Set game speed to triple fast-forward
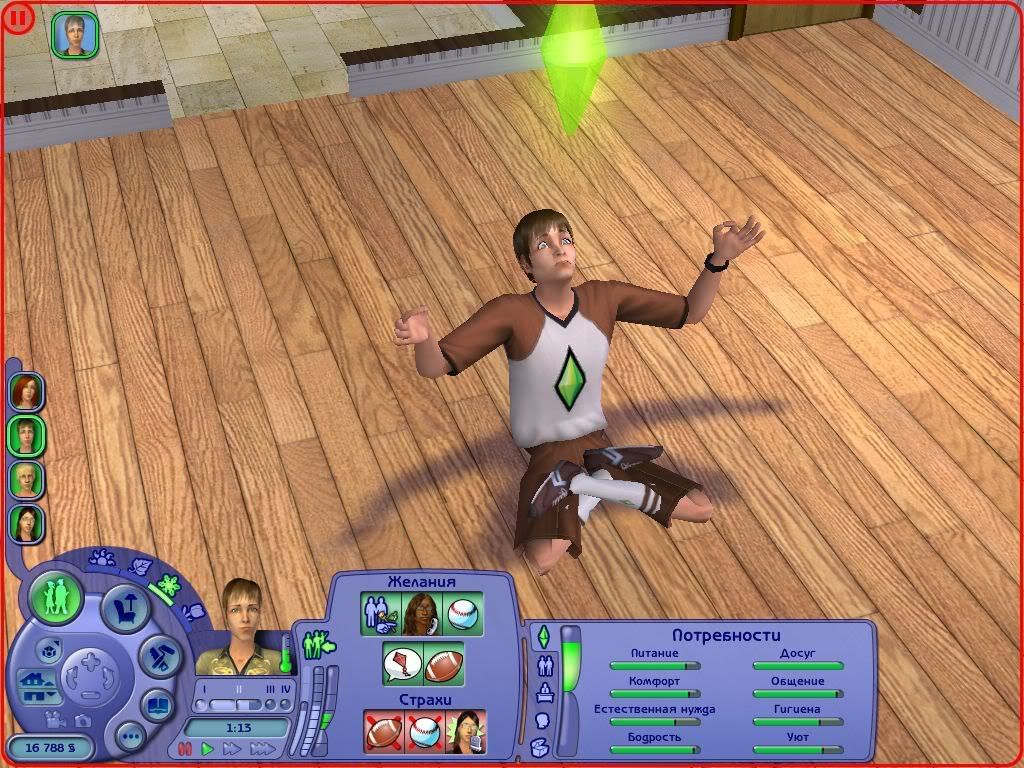The height and width of the screenshot is (768, 1024). point(262,748)
